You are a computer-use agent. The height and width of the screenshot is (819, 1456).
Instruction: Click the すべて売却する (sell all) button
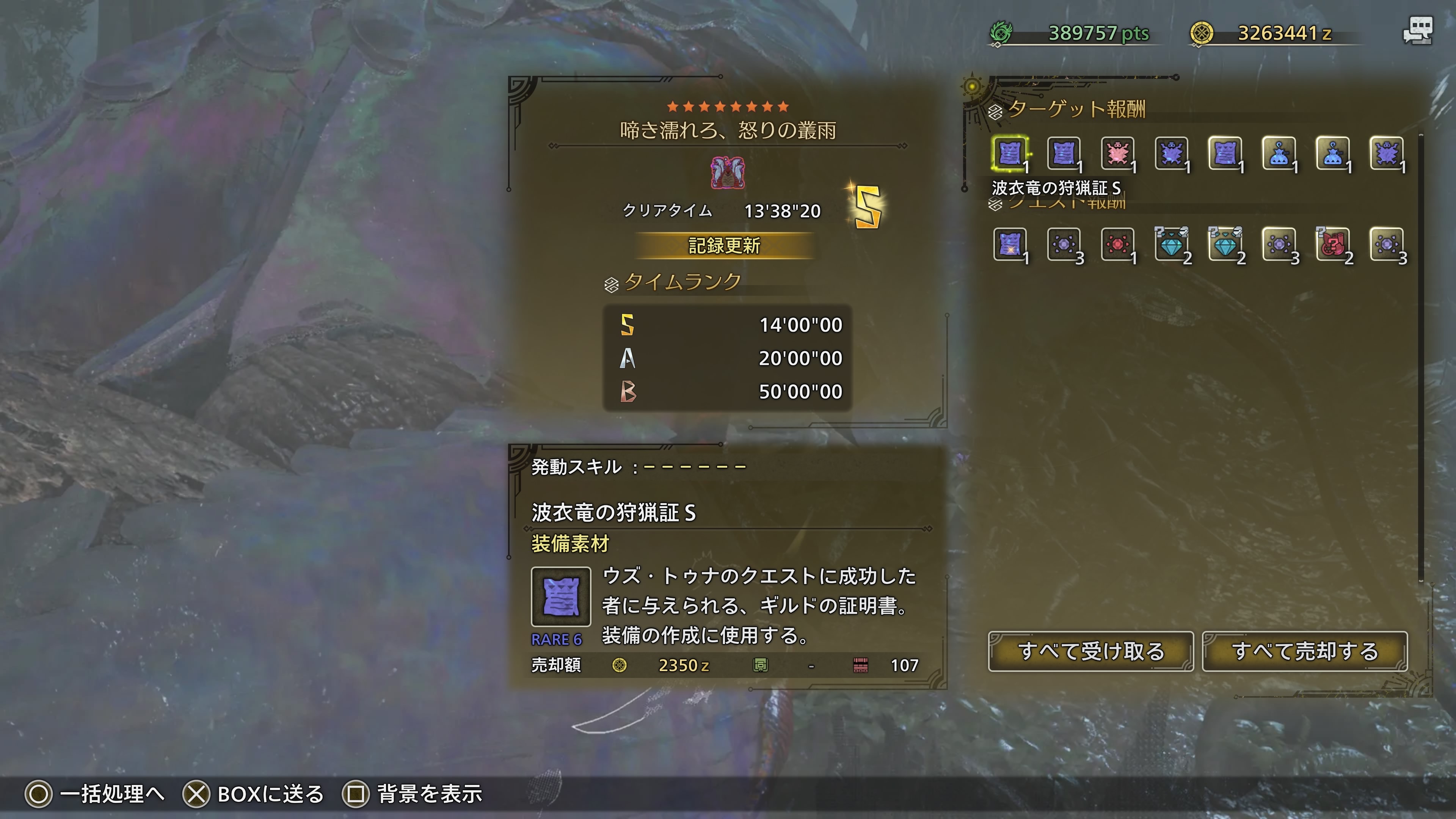click(x=1304, y=651)
